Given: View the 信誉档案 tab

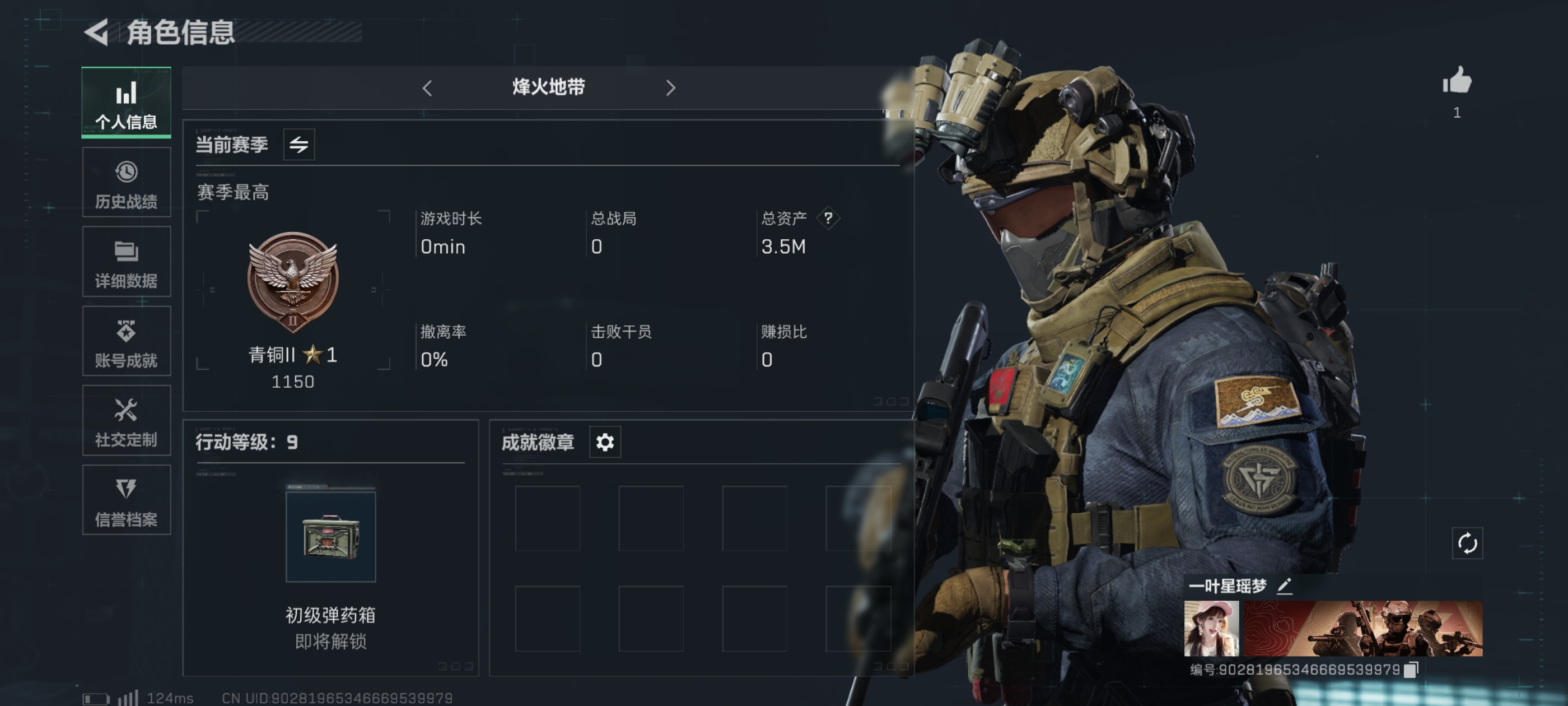Looking at the screenshot, I should (x=126, y=500).
